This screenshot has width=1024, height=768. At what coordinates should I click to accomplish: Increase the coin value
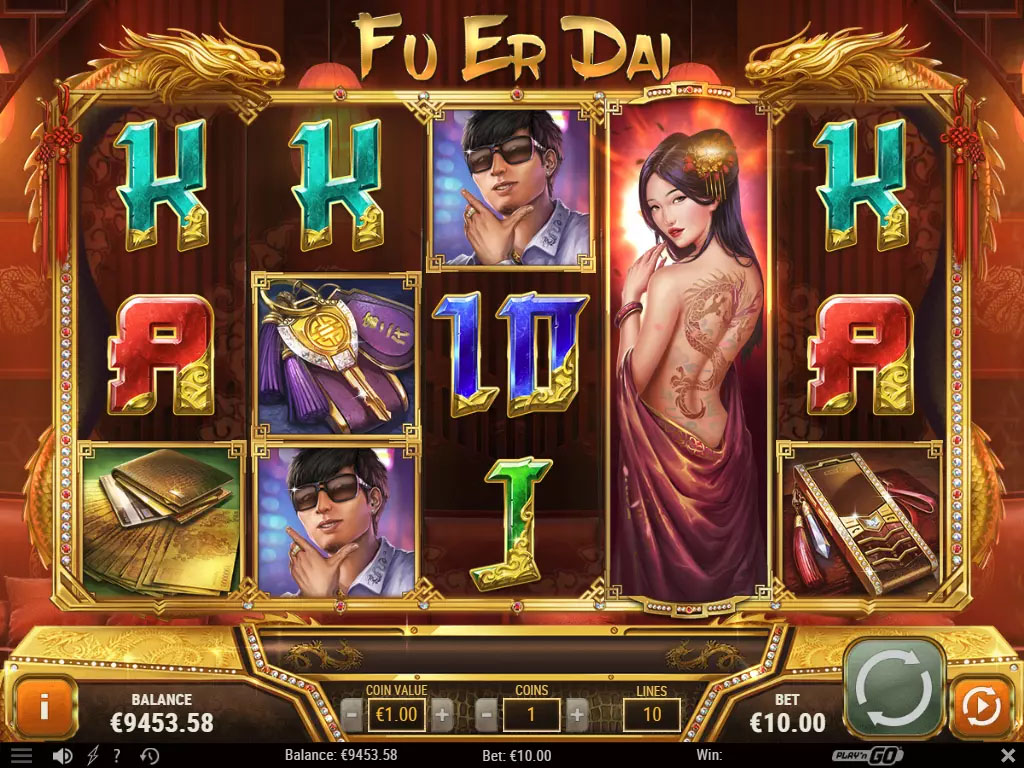coord(442,715)
